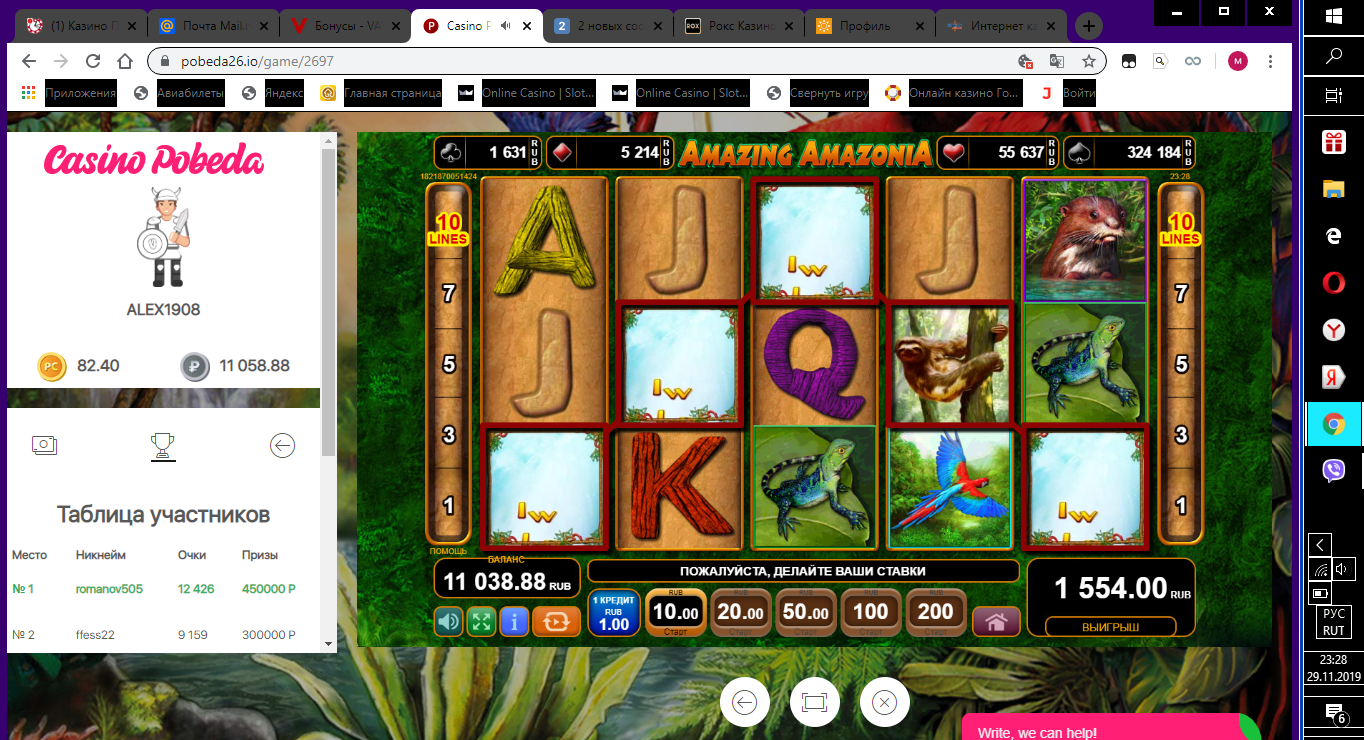Viewport: 1364px width, 740px height.
Task: Toggle the game sound speaker icon
Action: 449,621
